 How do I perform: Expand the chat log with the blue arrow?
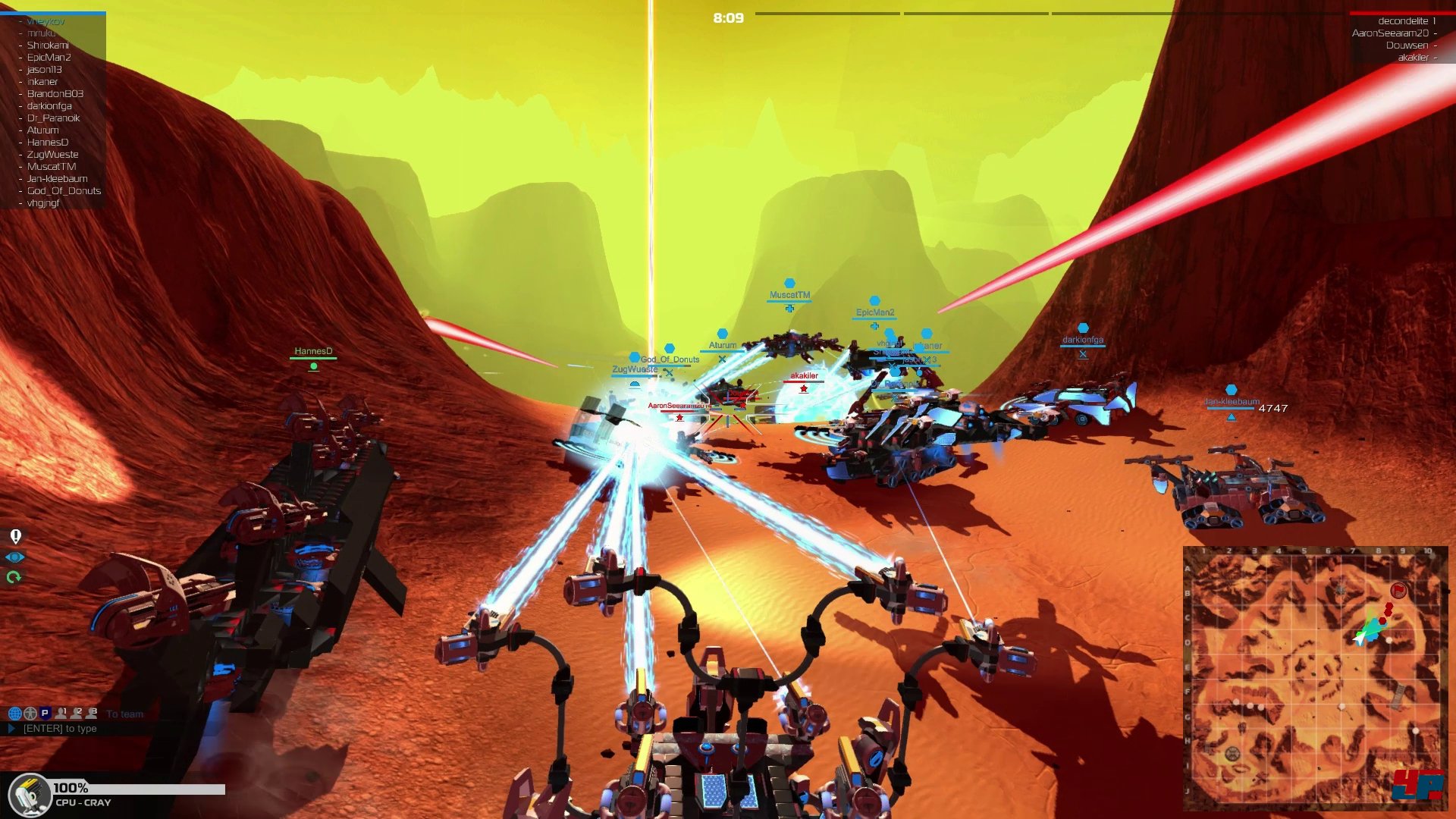pos(11,728)
